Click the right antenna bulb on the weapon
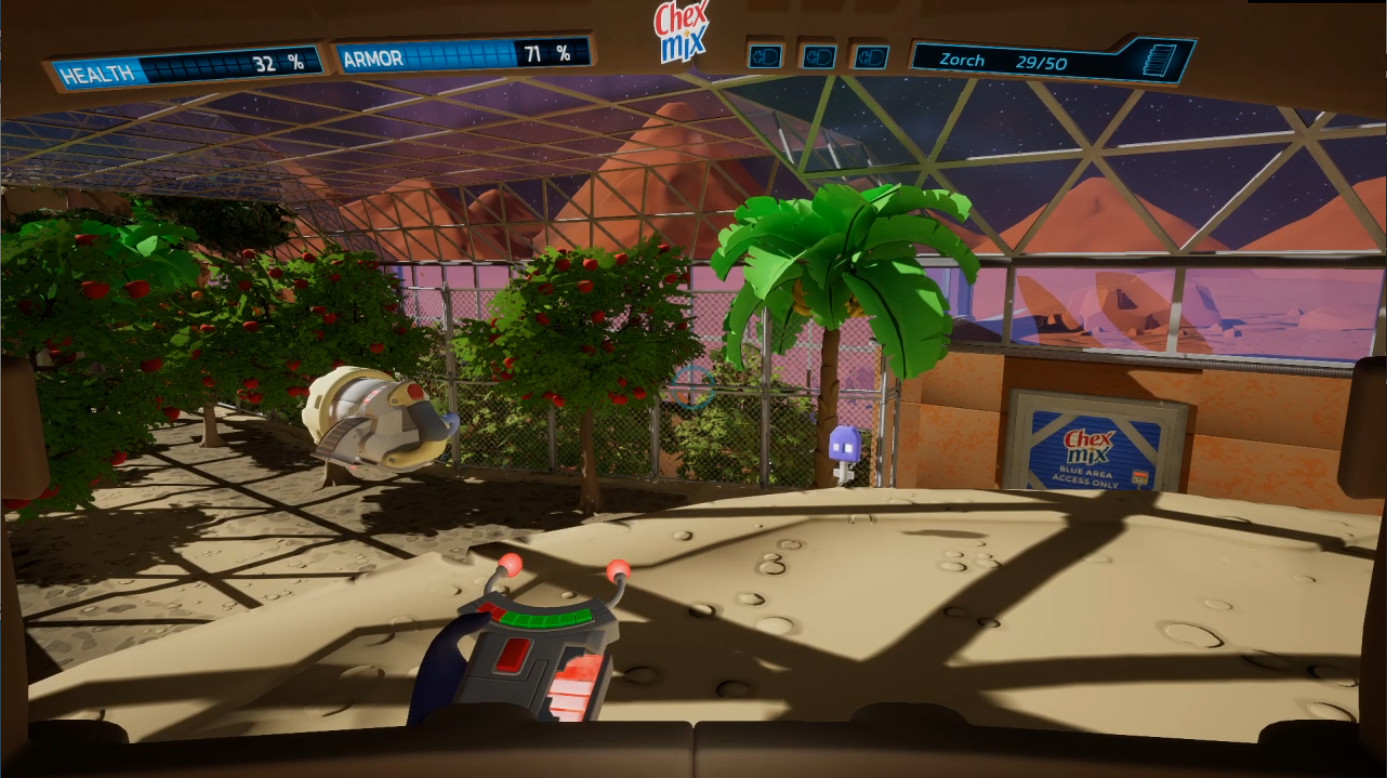 coord(619,570)
